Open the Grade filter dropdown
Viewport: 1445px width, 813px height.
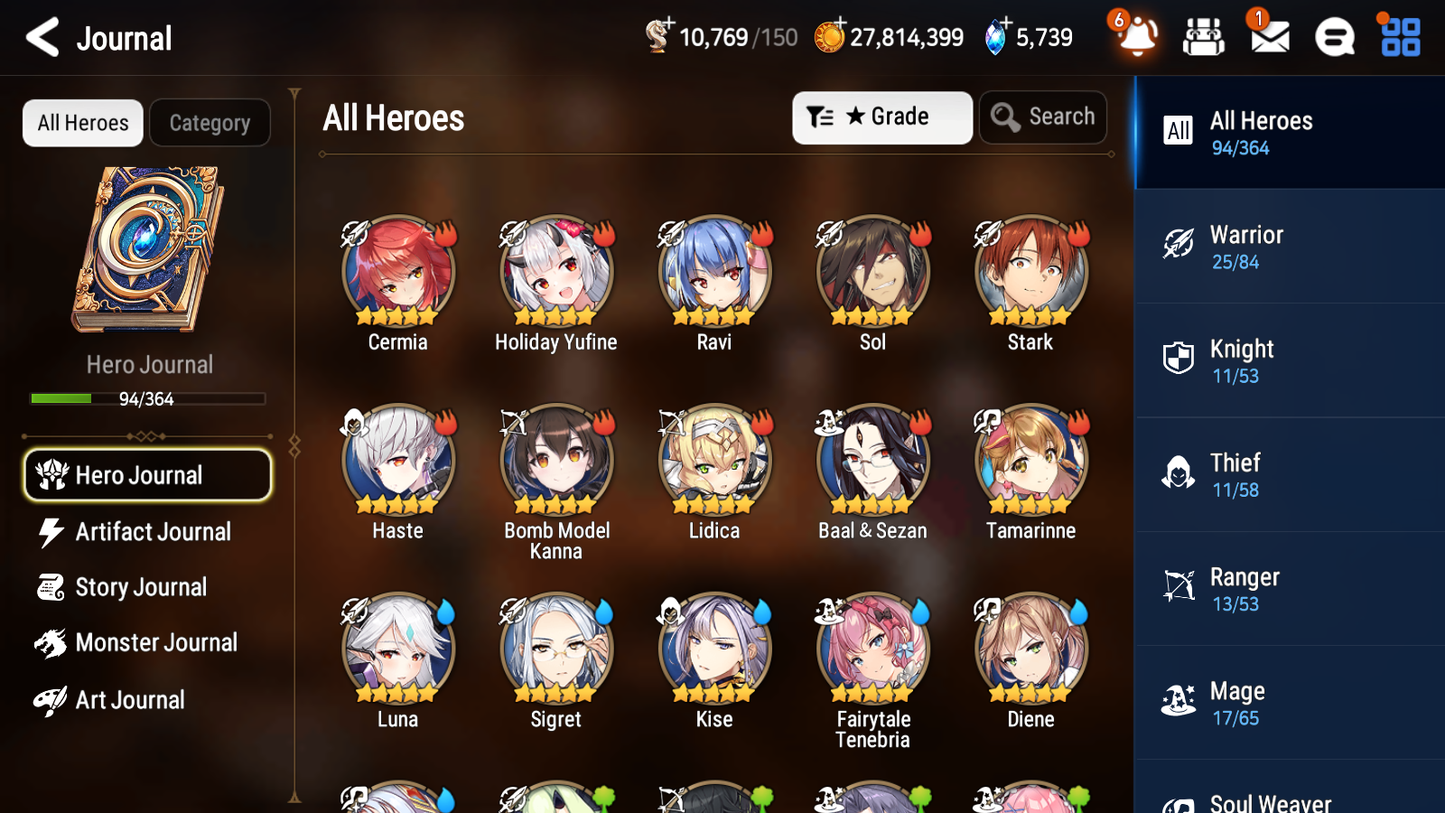[x=881, y=117]
